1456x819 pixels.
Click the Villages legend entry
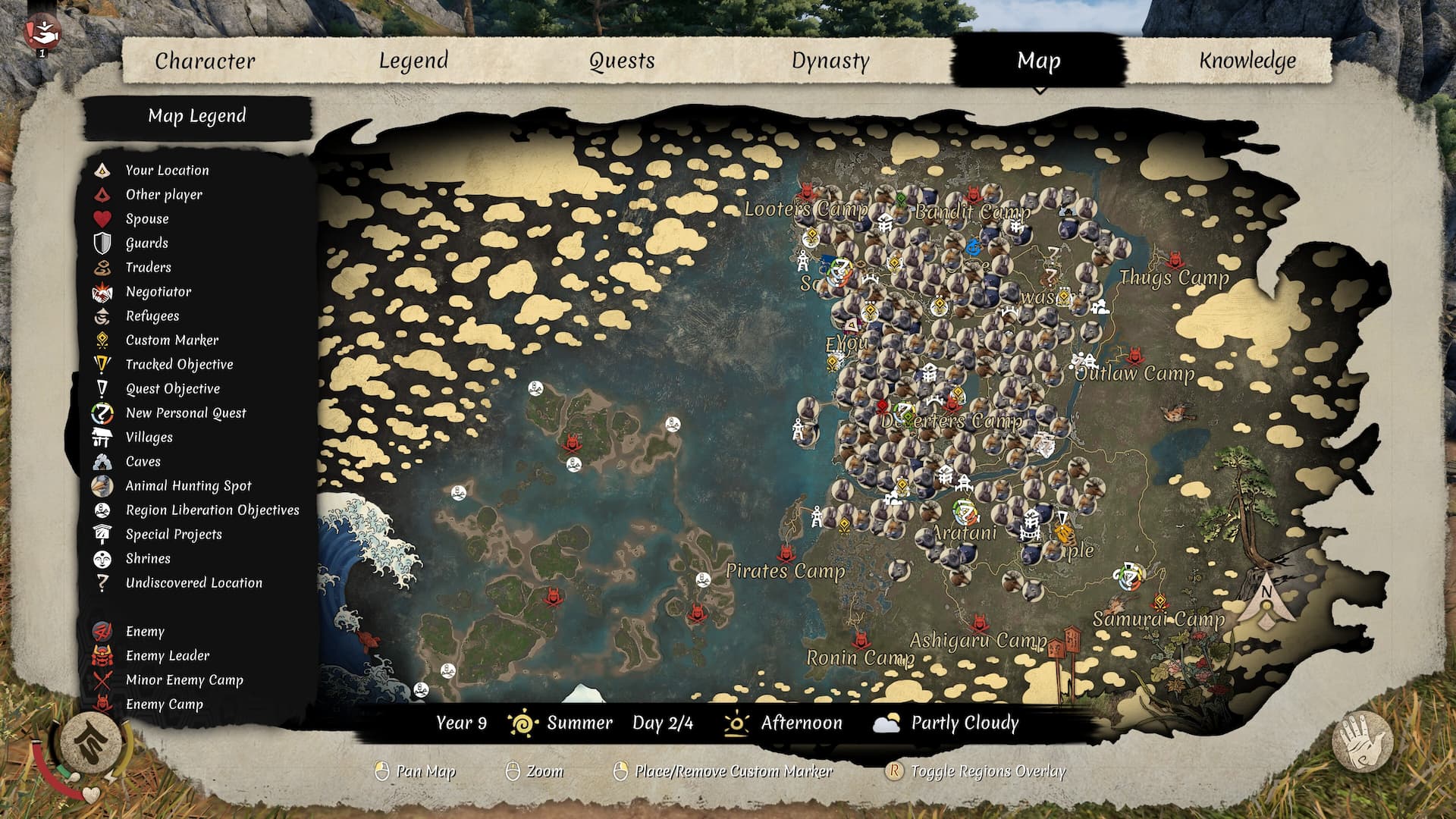[149, 438]
